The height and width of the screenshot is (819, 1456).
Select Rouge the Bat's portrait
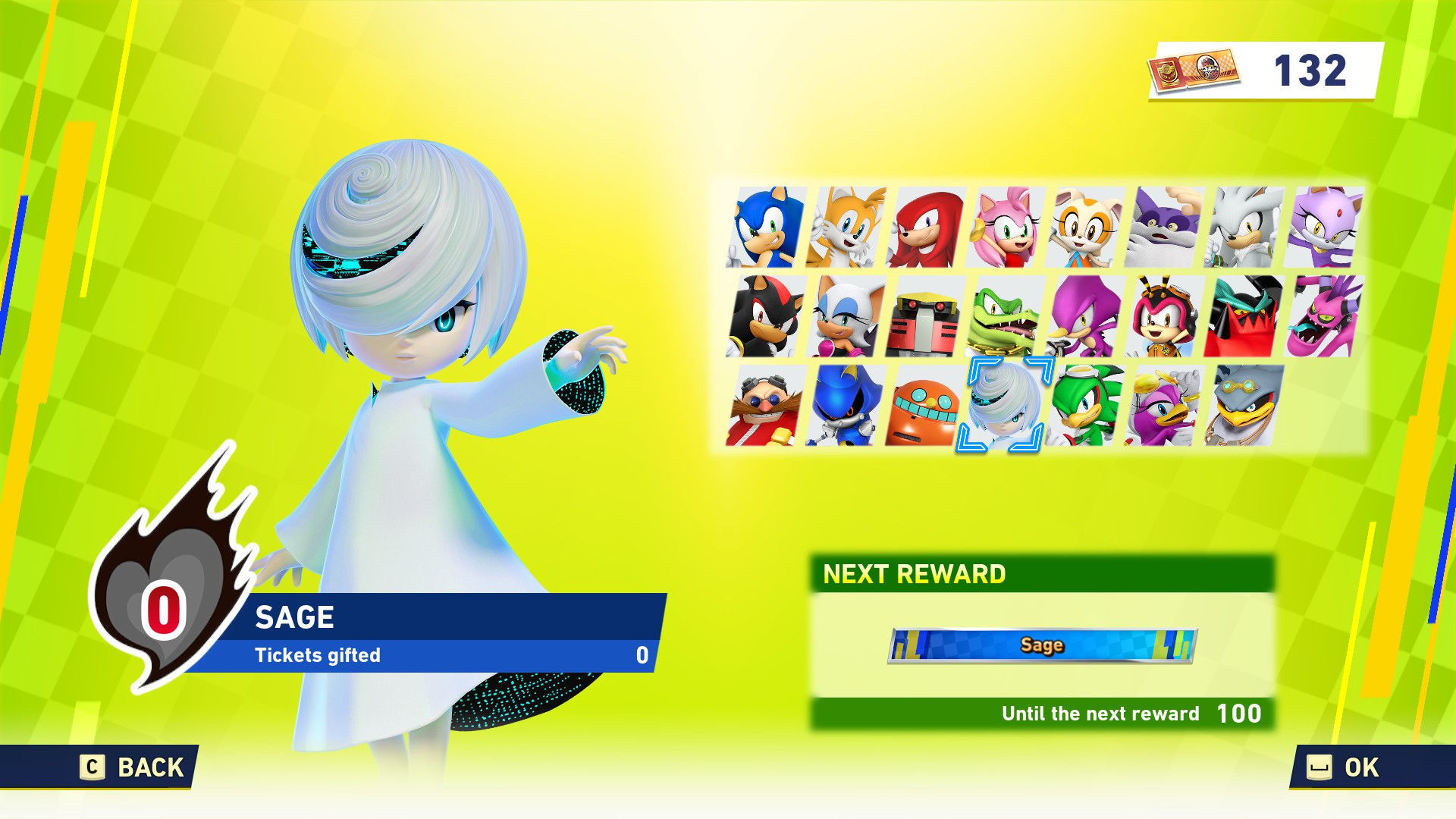pos(846,316)
